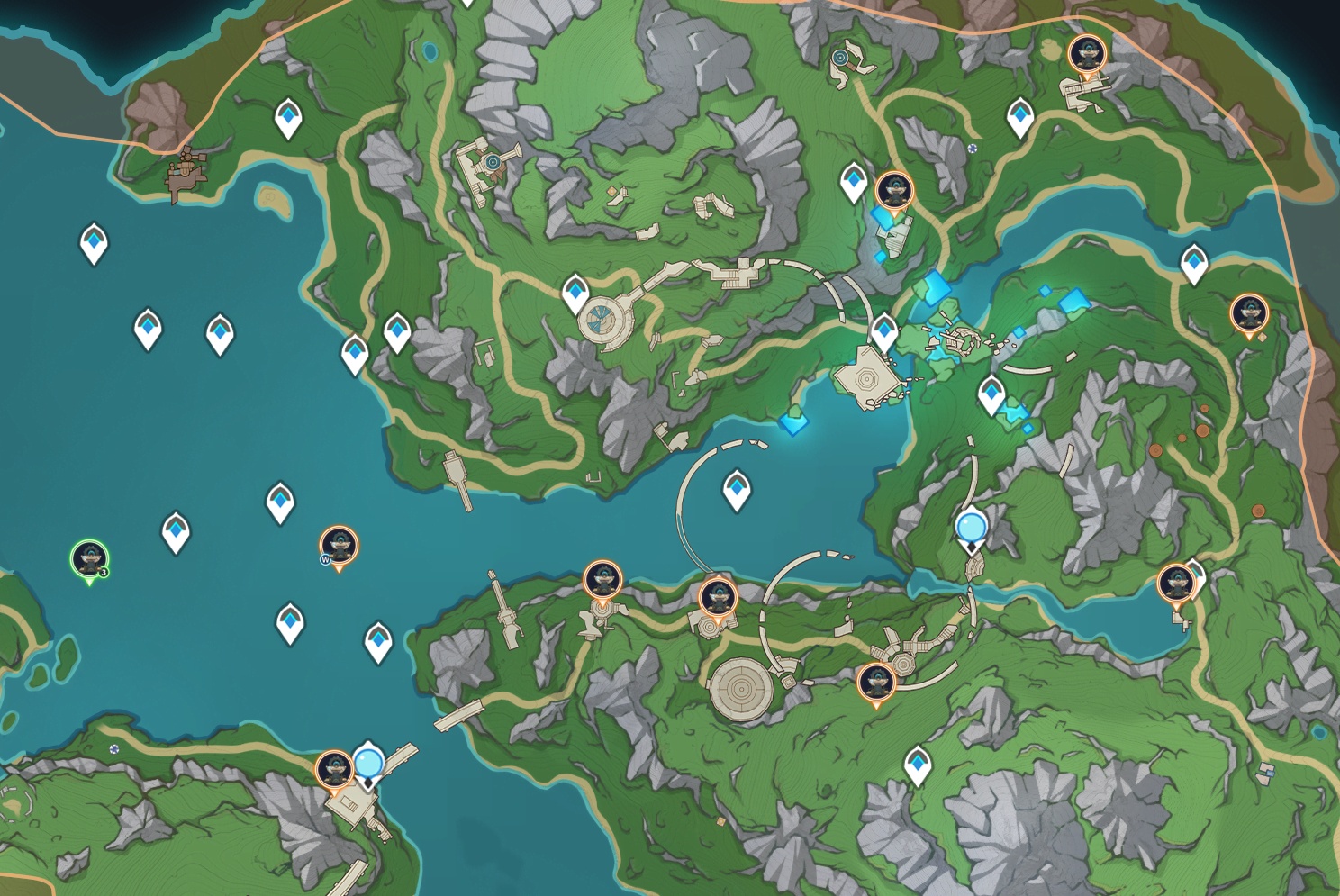Click the orange marker overlapping a white pin
This screenshot has height=896, width=1340.
tap(1175, 583)
